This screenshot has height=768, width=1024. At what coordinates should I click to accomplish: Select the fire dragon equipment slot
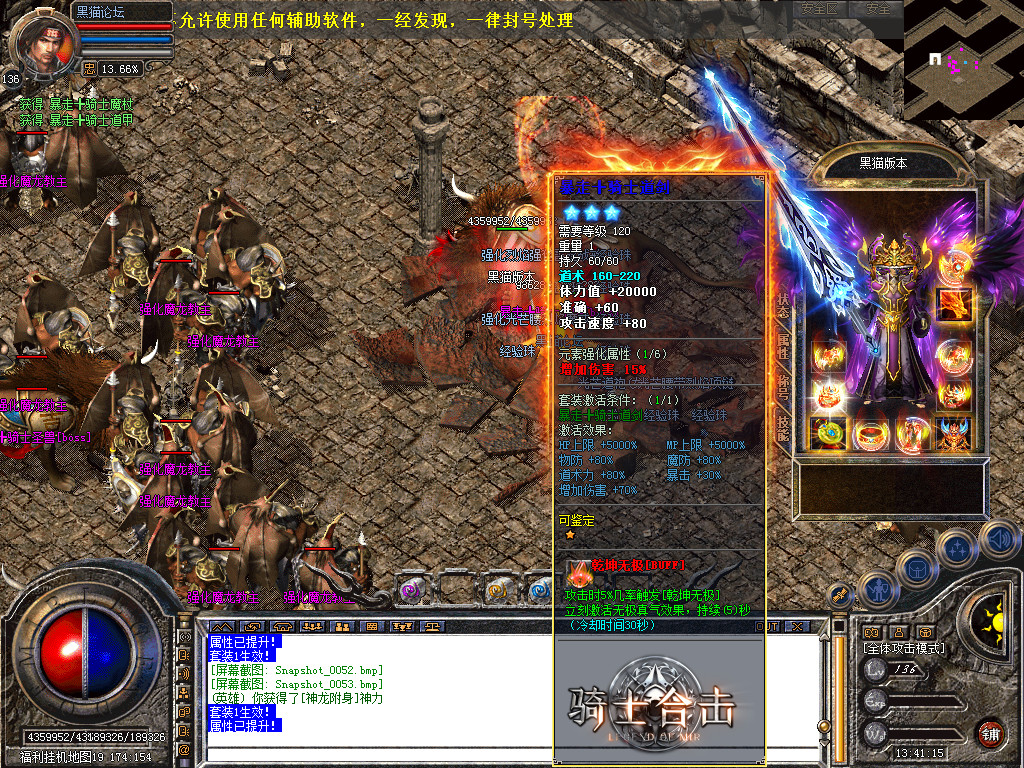click(953, 301)
